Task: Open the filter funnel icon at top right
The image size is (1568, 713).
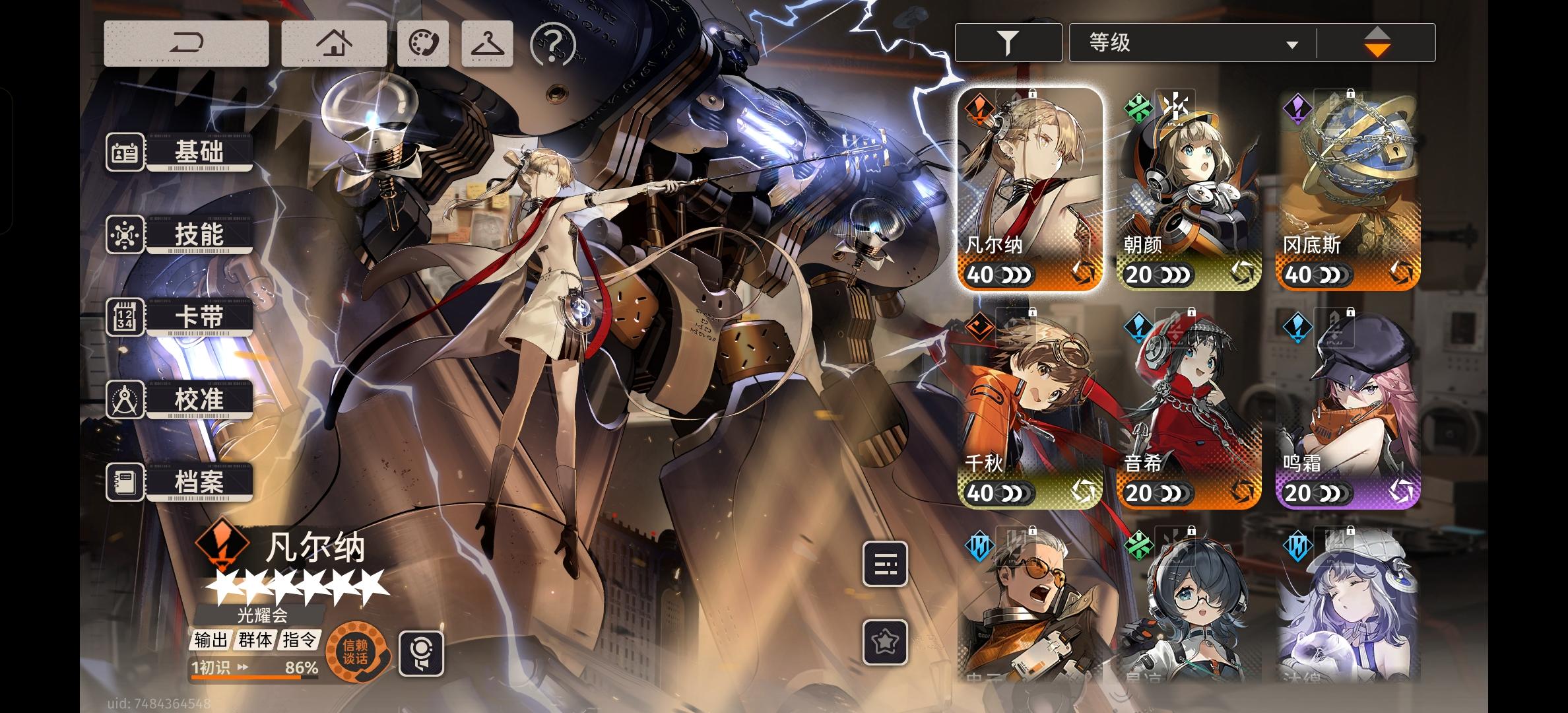Action: (1008, 41)
